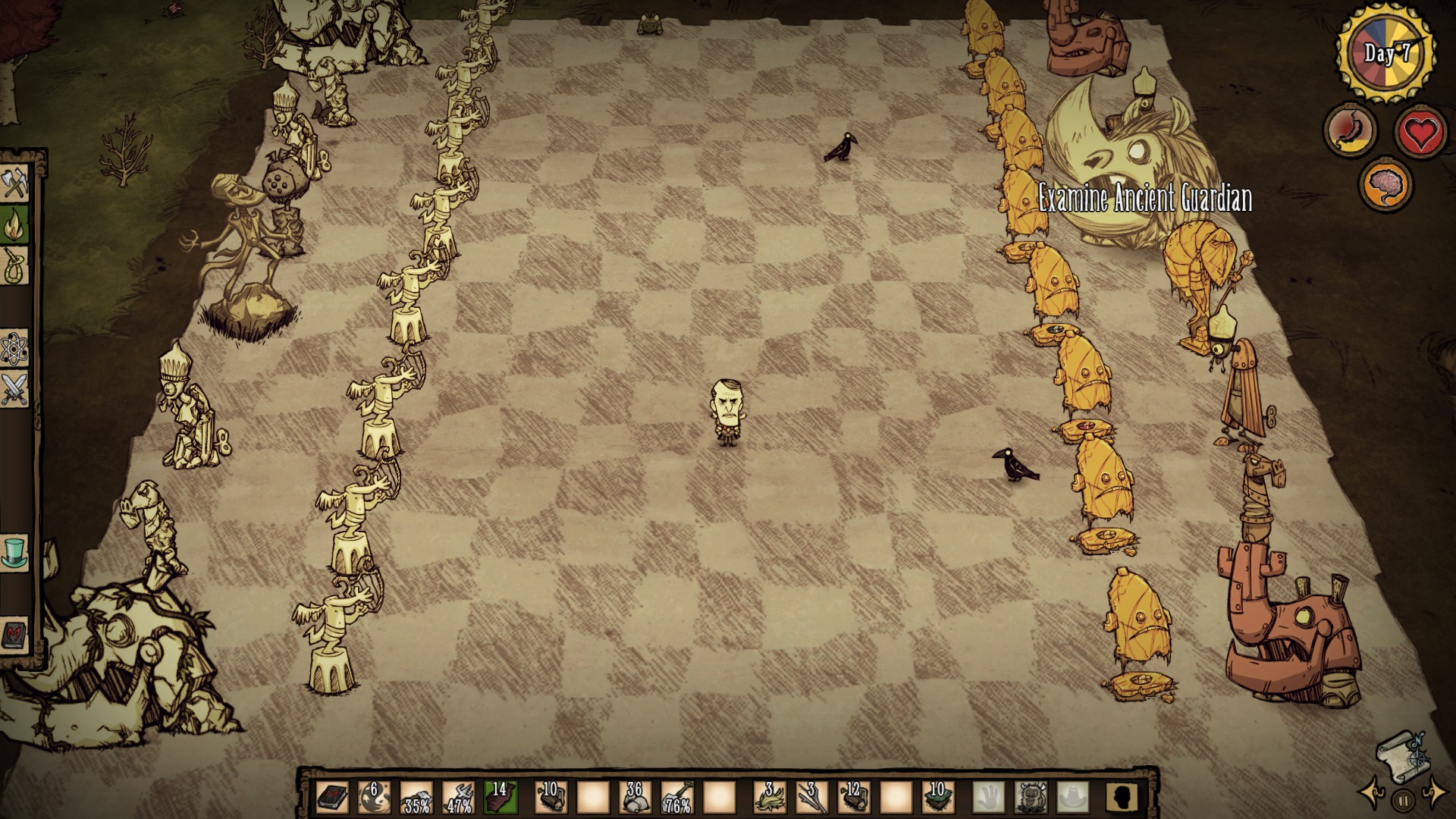Open the Codex Umbra book crafting tab
The image size is (1456, 819).
pyautogui.click(x=14, y=634)
